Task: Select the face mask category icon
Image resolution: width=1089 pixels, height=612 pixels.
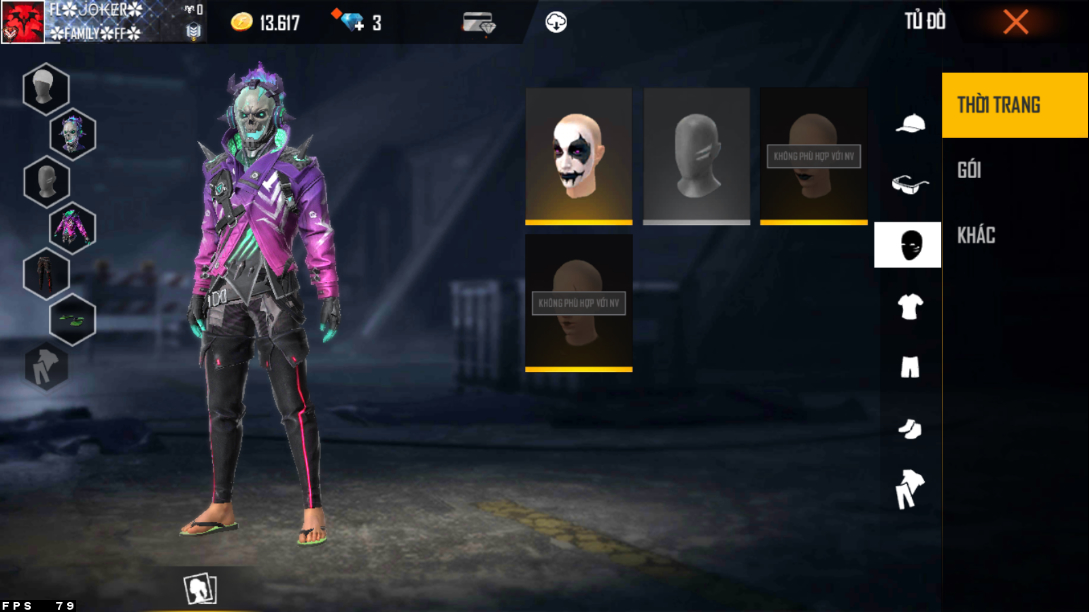Action: click(908, 245)
